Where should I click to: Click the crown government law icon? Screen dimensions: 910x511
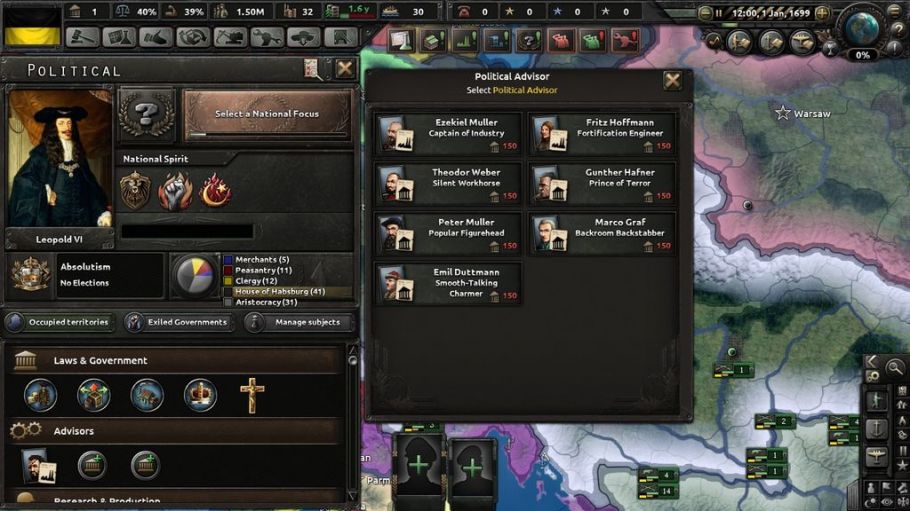(200, 395)
